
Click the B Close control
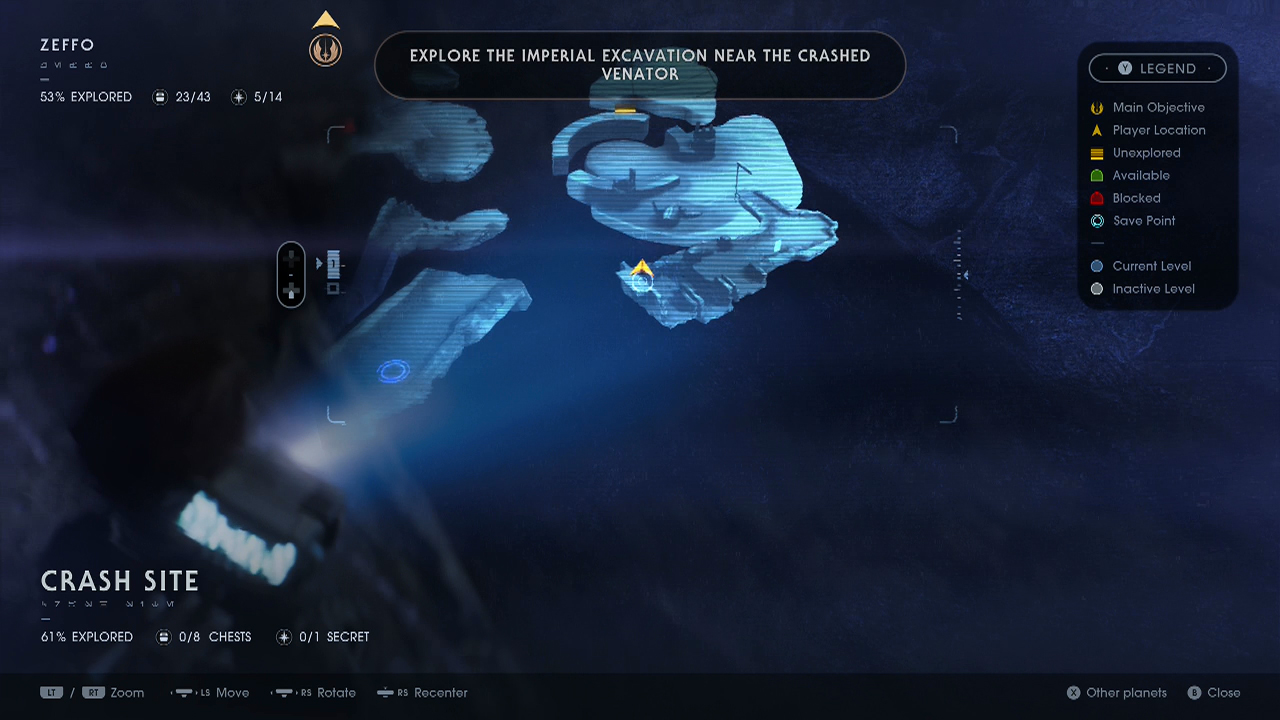coord(1214,692)
